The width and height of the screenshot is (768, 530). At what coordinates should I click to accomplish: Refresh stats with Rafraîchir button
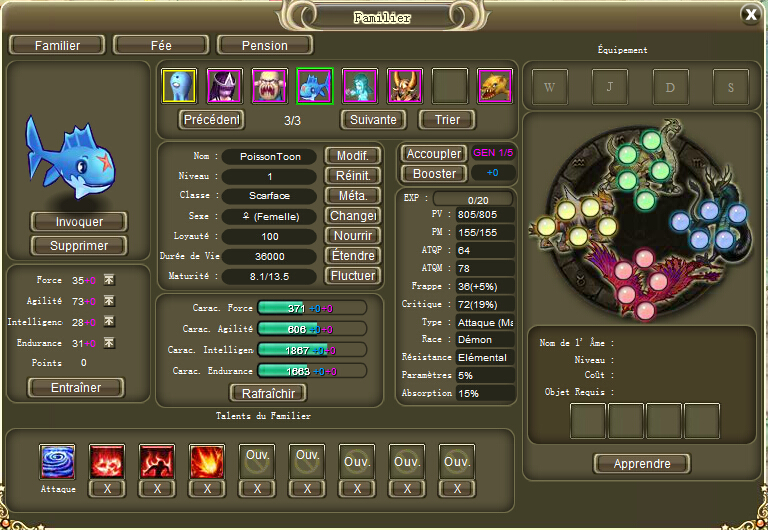tap(268, 393)
